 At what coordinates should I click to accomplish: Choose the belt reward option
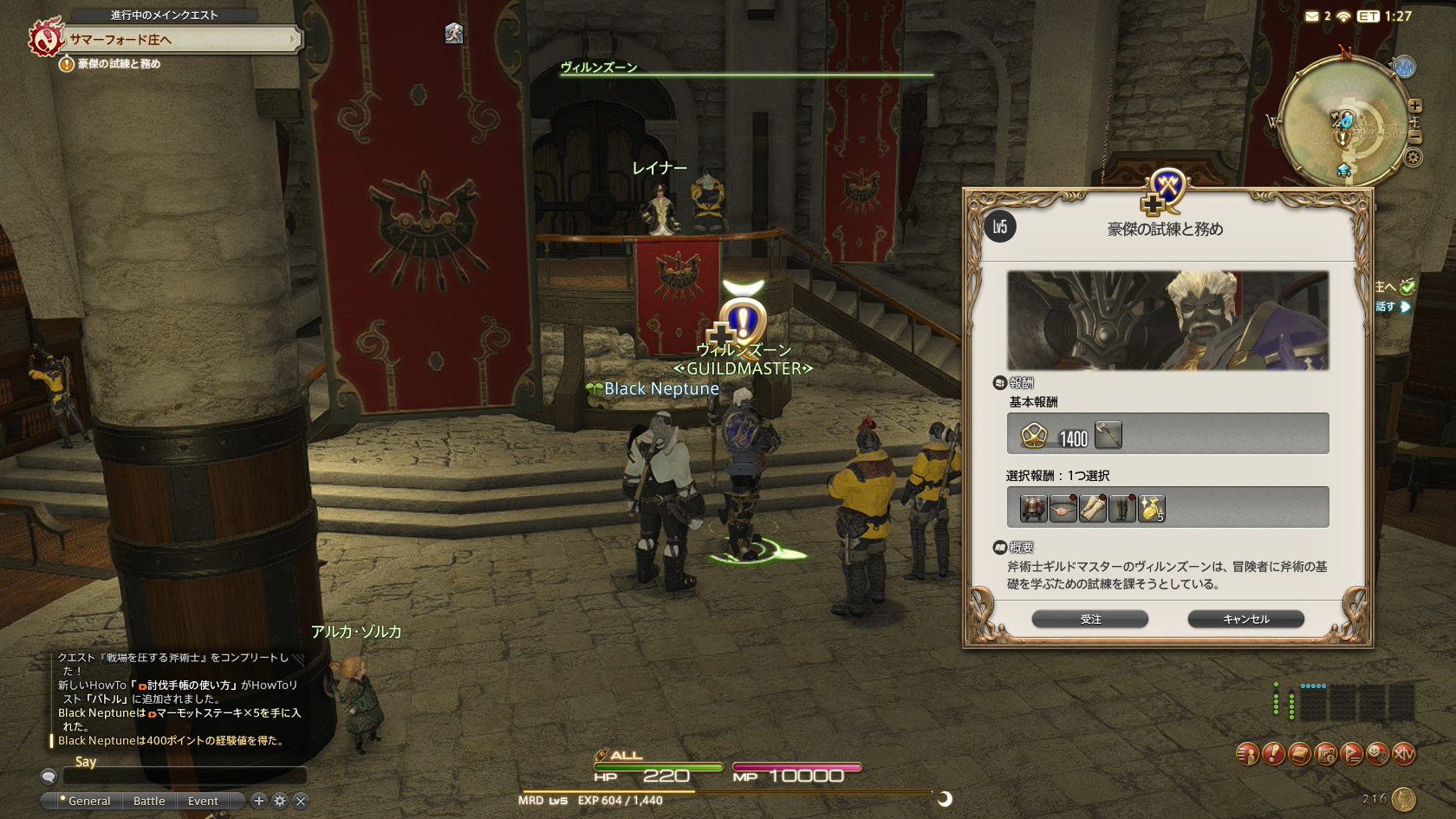click(1063, 509)
